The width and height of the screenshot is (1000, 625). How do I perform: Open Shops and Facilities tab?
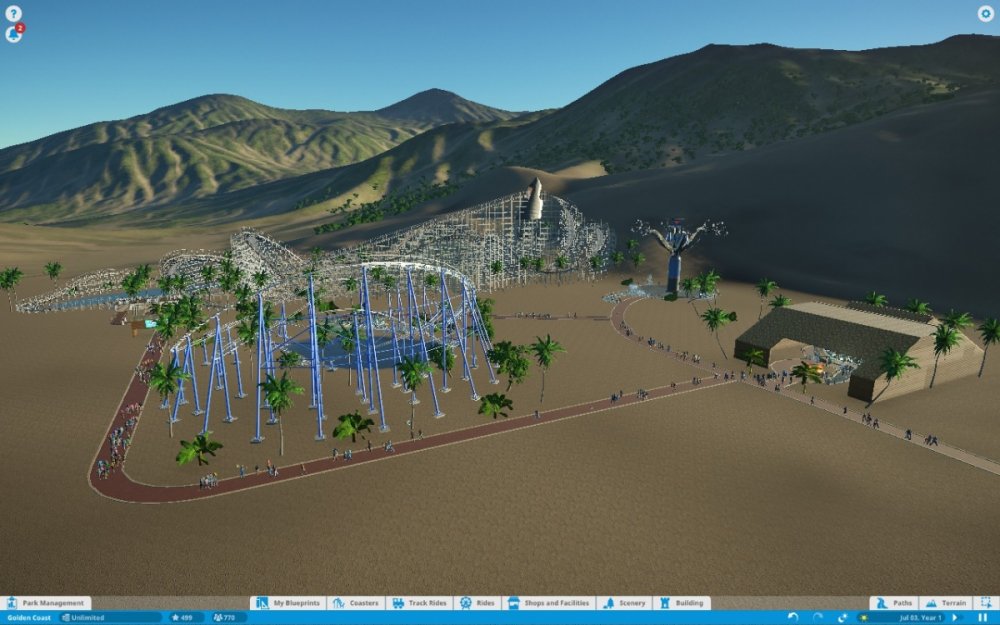(549, 603)
